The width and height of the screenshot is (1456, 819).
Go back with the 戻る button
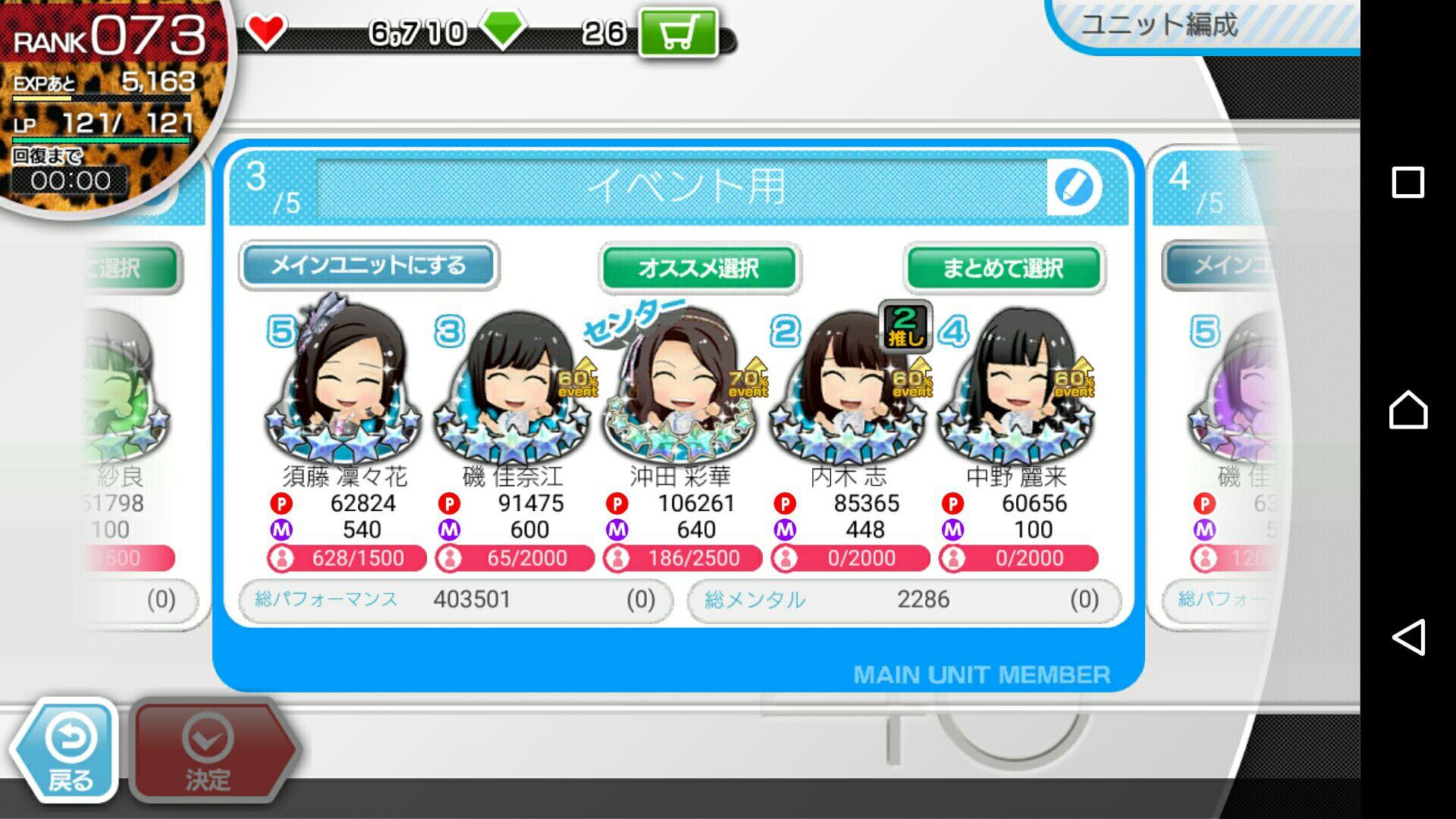pyautogui.click(x=67, y=751)
